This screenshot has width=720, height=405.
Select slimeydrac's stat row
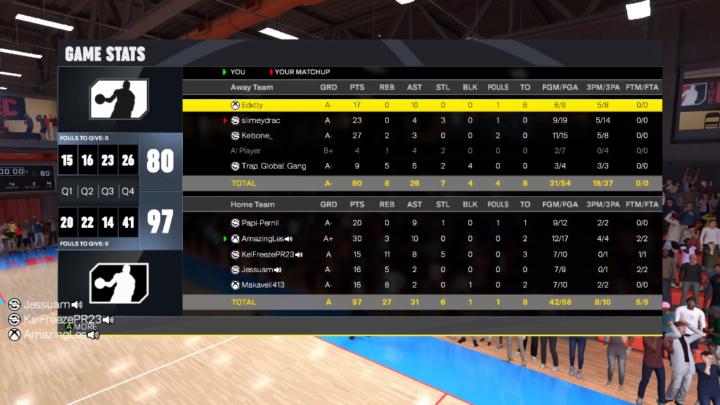pos(420,120)
